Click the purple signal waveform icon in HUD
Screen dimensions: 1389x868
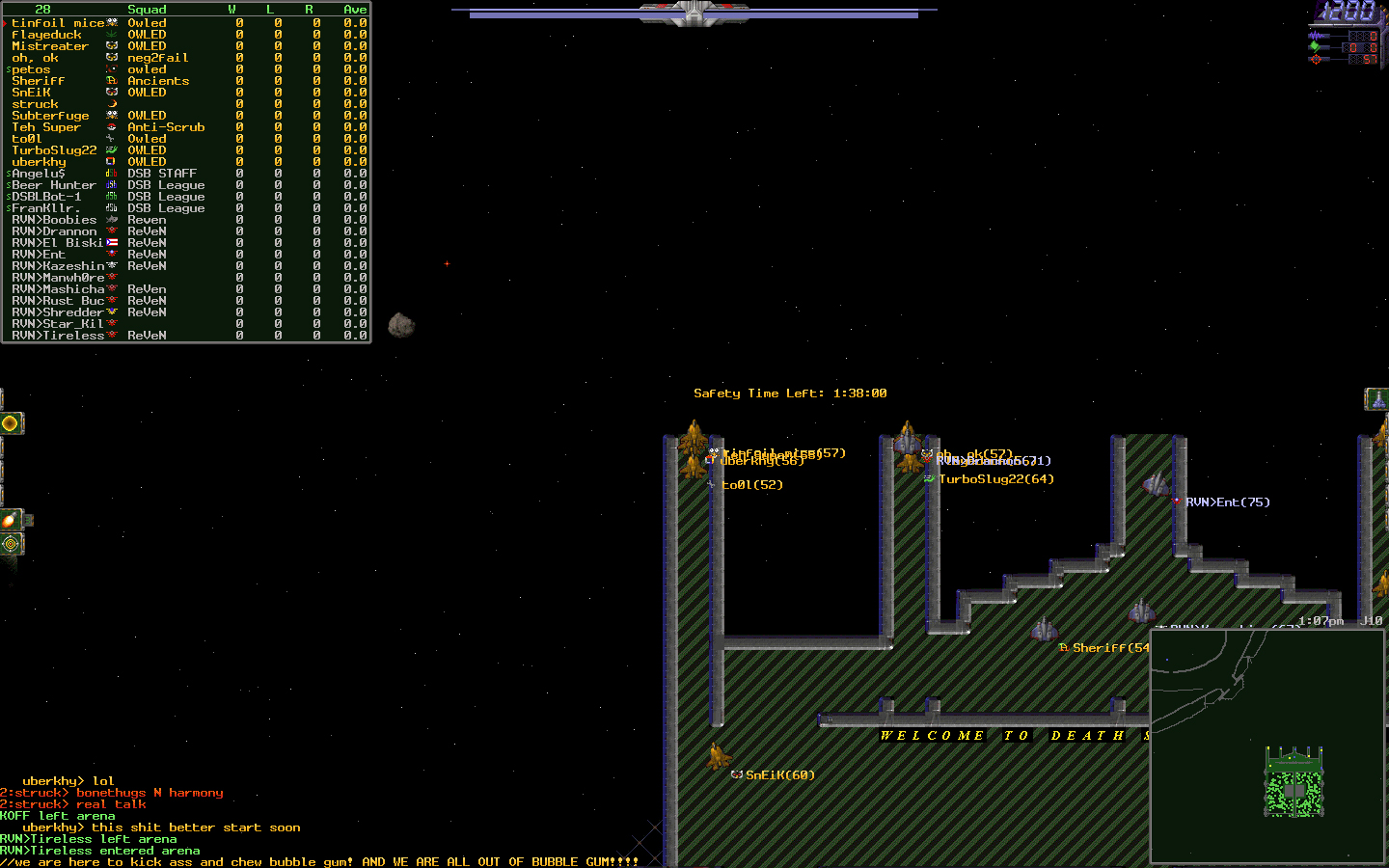1316,36
